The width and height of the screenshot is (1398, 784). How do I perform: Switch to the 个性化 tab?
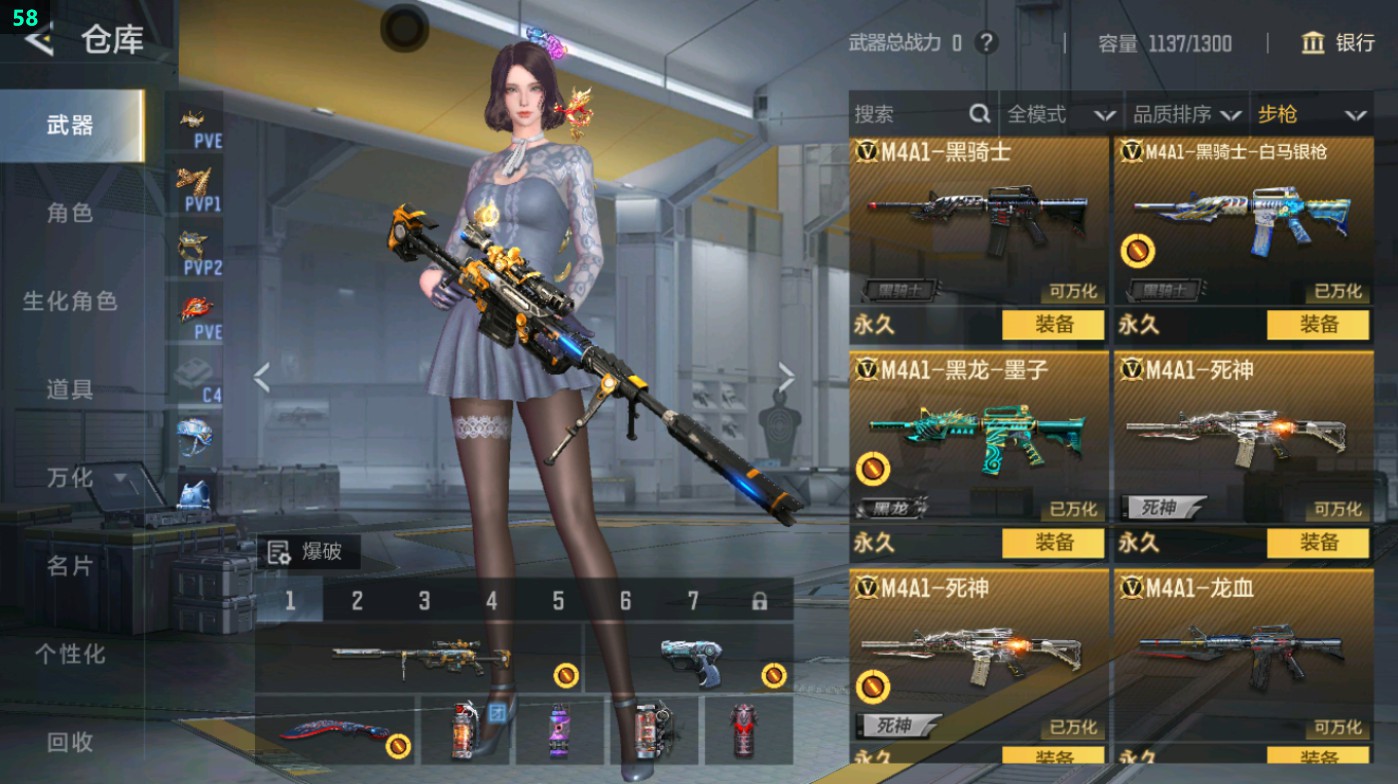(70, 654)
